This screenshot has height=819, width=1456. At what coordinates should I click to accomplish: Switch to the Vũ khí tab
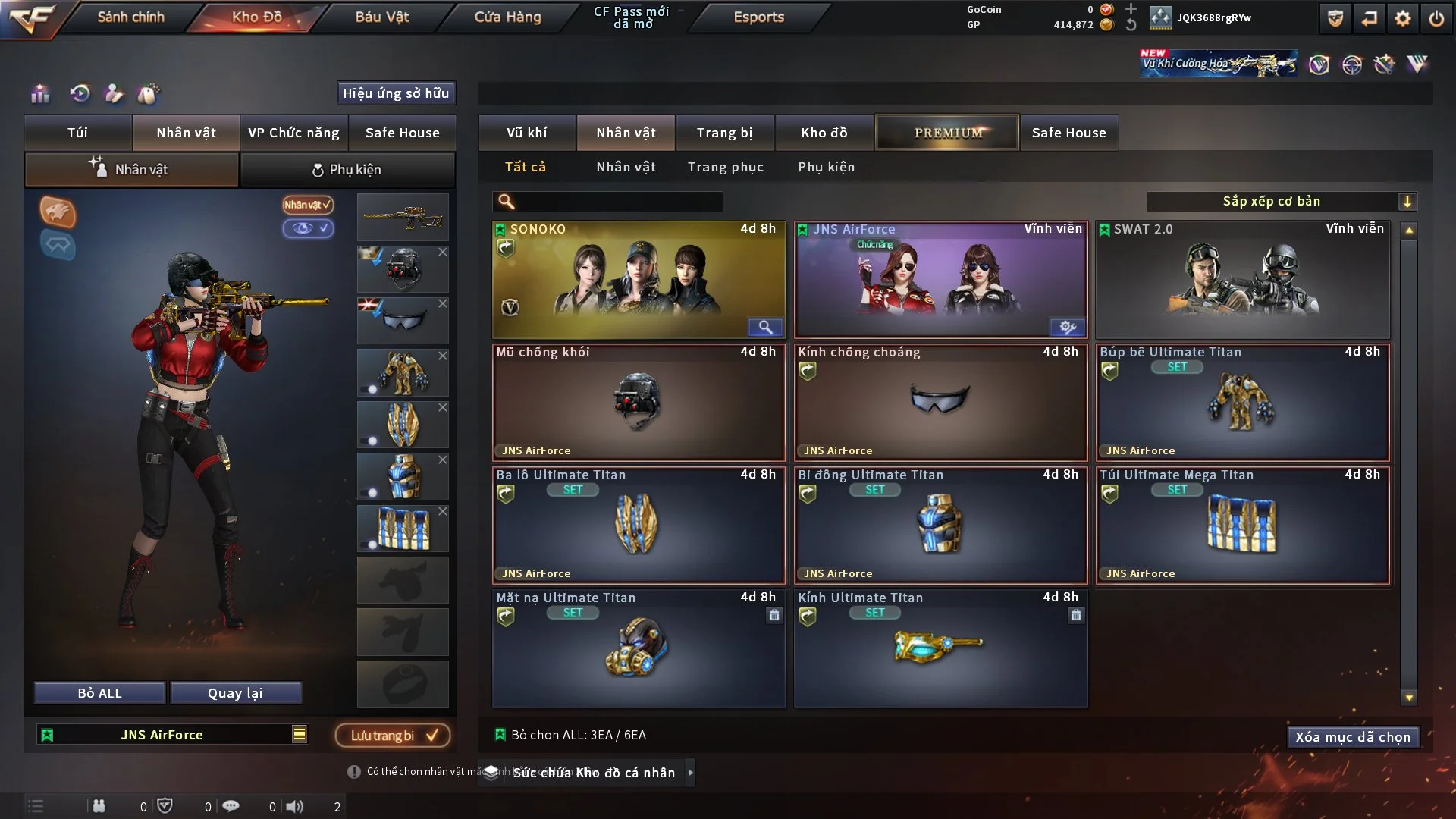point(526,133)
